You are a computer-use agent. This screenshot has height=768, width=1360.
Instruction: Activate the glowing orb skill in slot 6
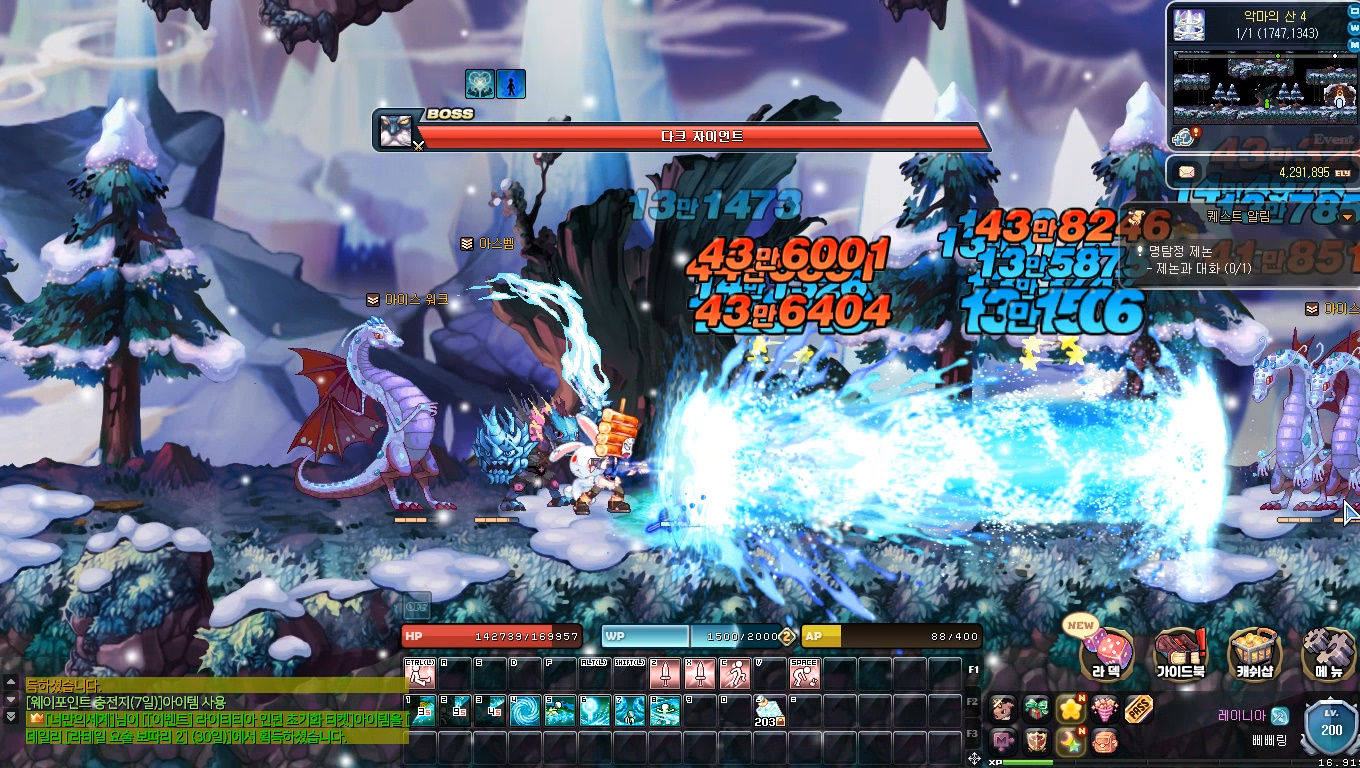[595, 711]
